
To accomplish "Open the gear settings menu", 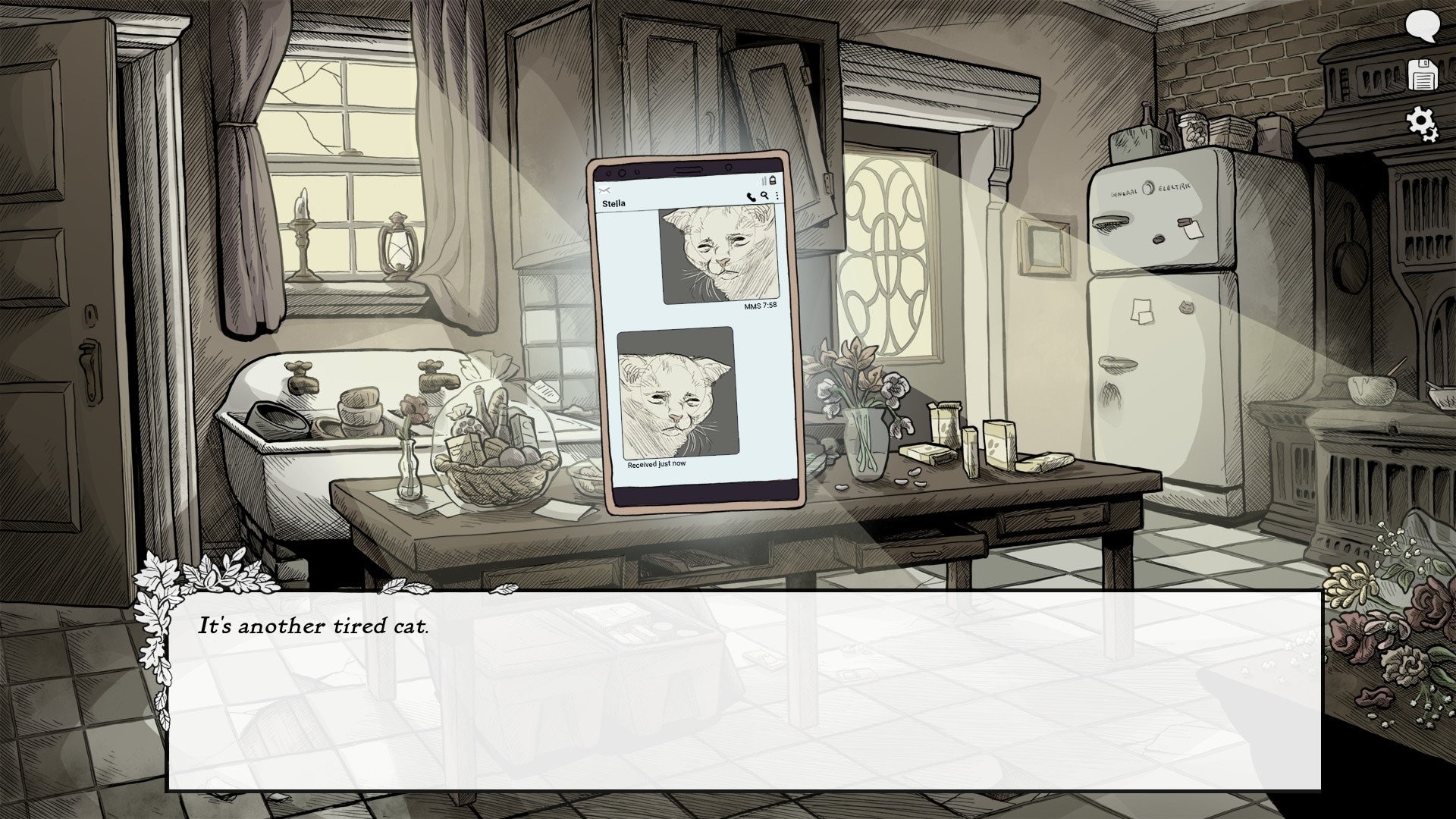I will [1422, 123].
